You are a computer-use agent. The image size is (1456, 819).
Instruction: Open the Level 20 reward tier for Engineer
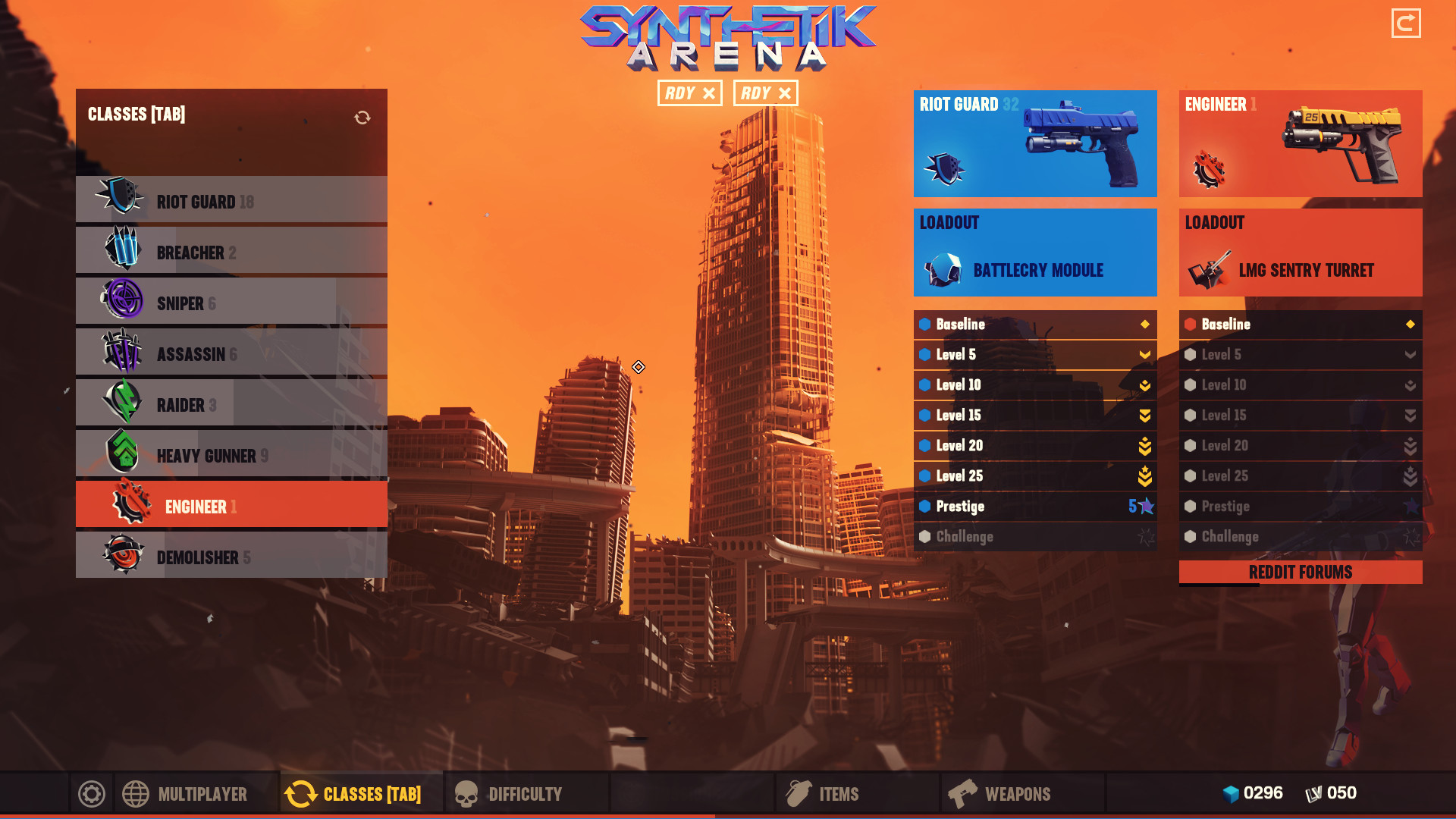coord(1300,445)
